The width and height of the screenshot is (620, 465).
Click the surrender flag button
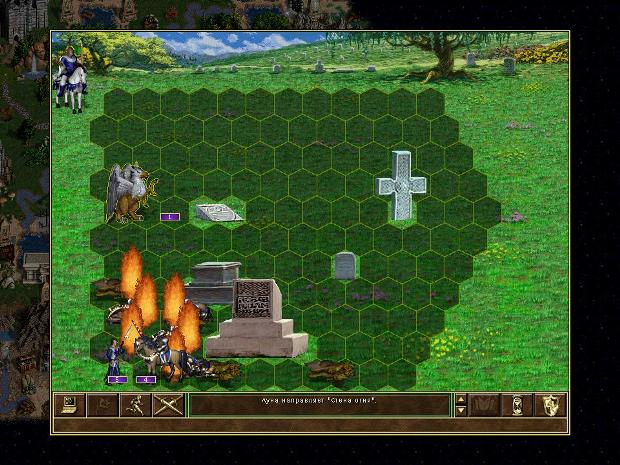click(102, 405)
